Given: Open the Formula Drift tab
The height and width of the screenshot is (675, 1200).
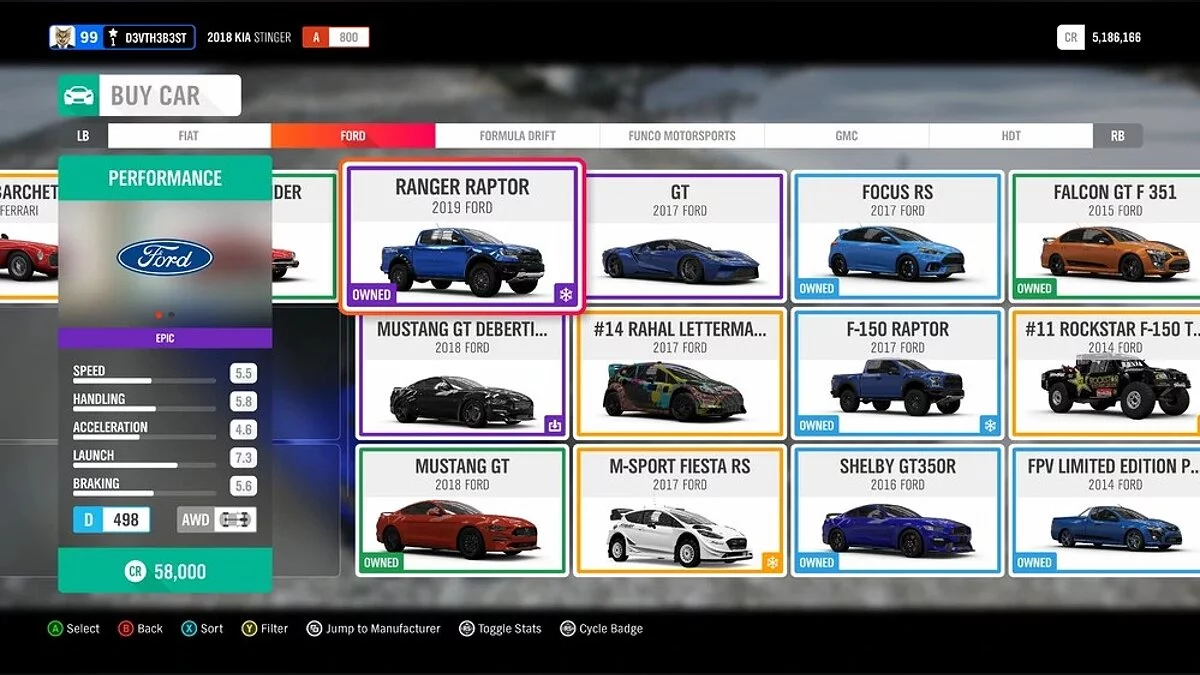Looking at the screenshot, I should point(517,136).
